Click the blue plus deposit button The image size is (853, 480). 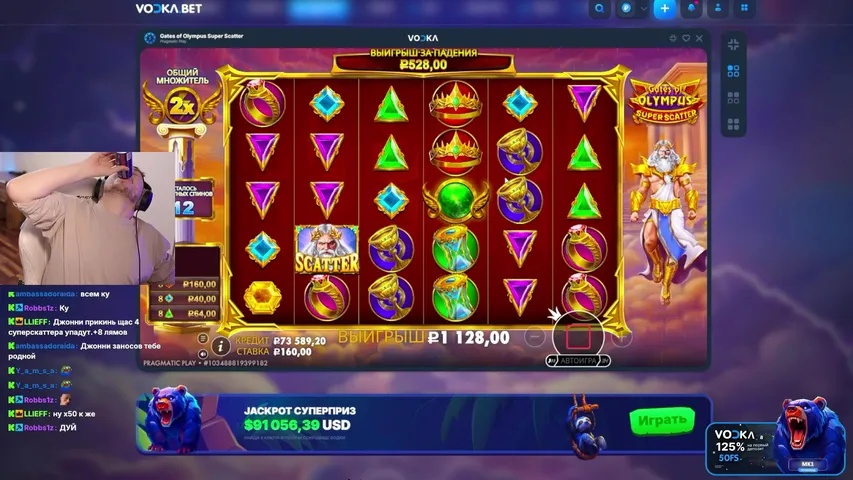(663, 9)
